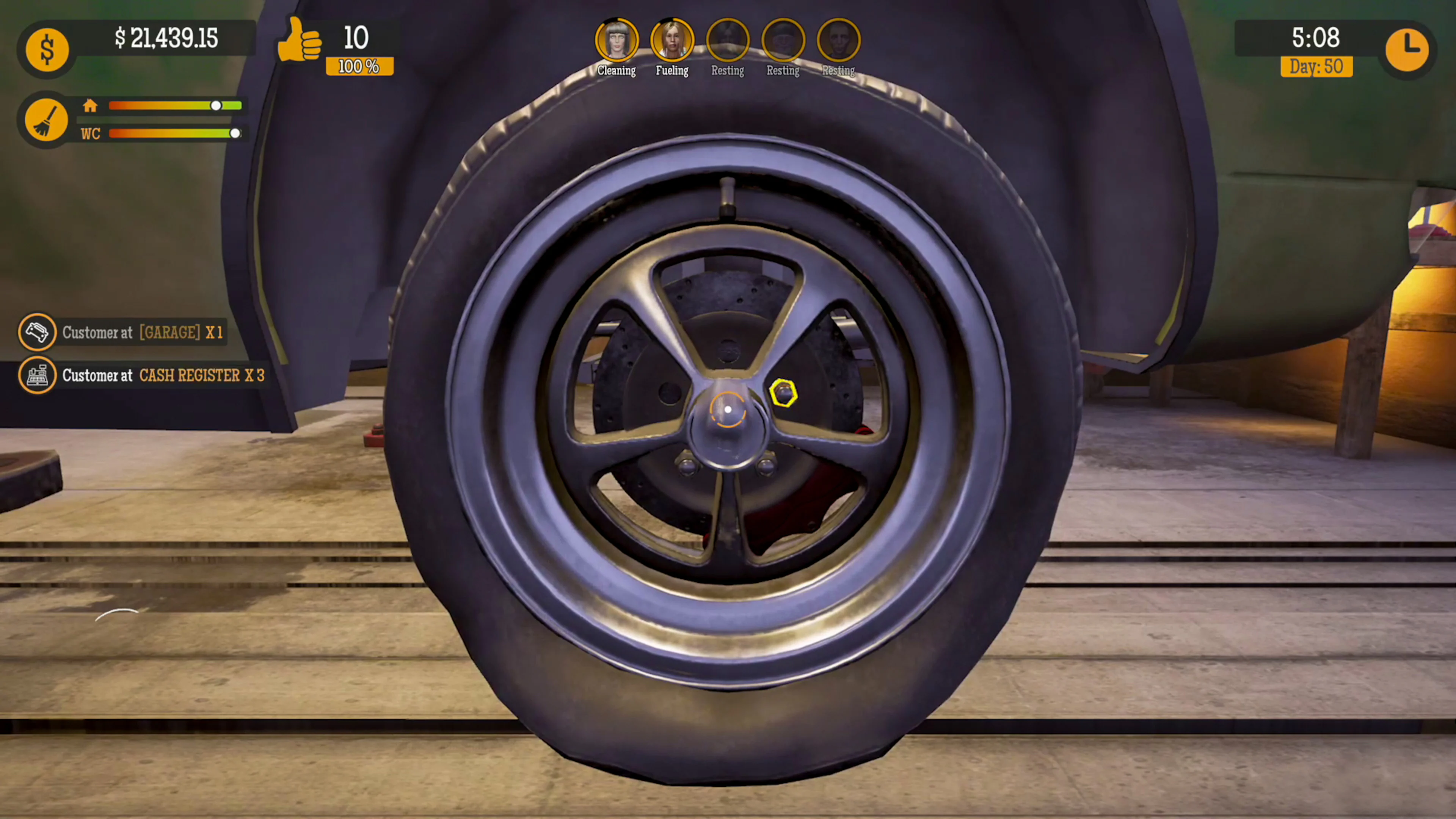Open the Day 50 counter details

(1317, 67)
